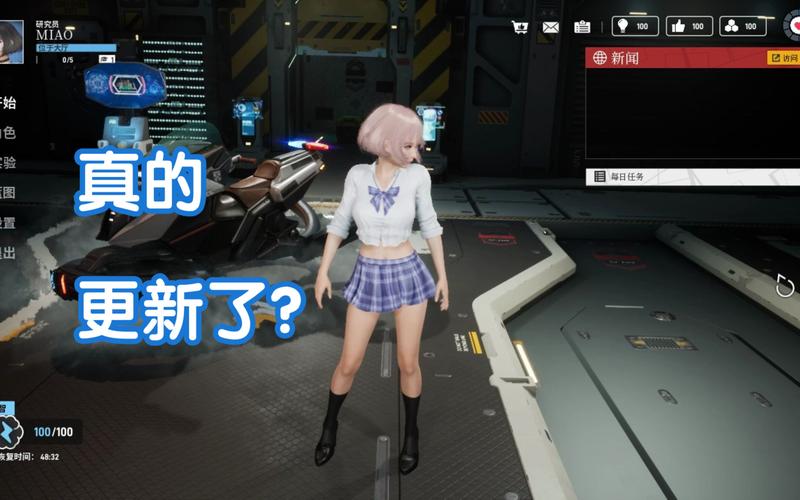This screenshot has width=800, height=500.
Task: Open the 蓝图 blueprint menu entry
Action: click(8, 193)
